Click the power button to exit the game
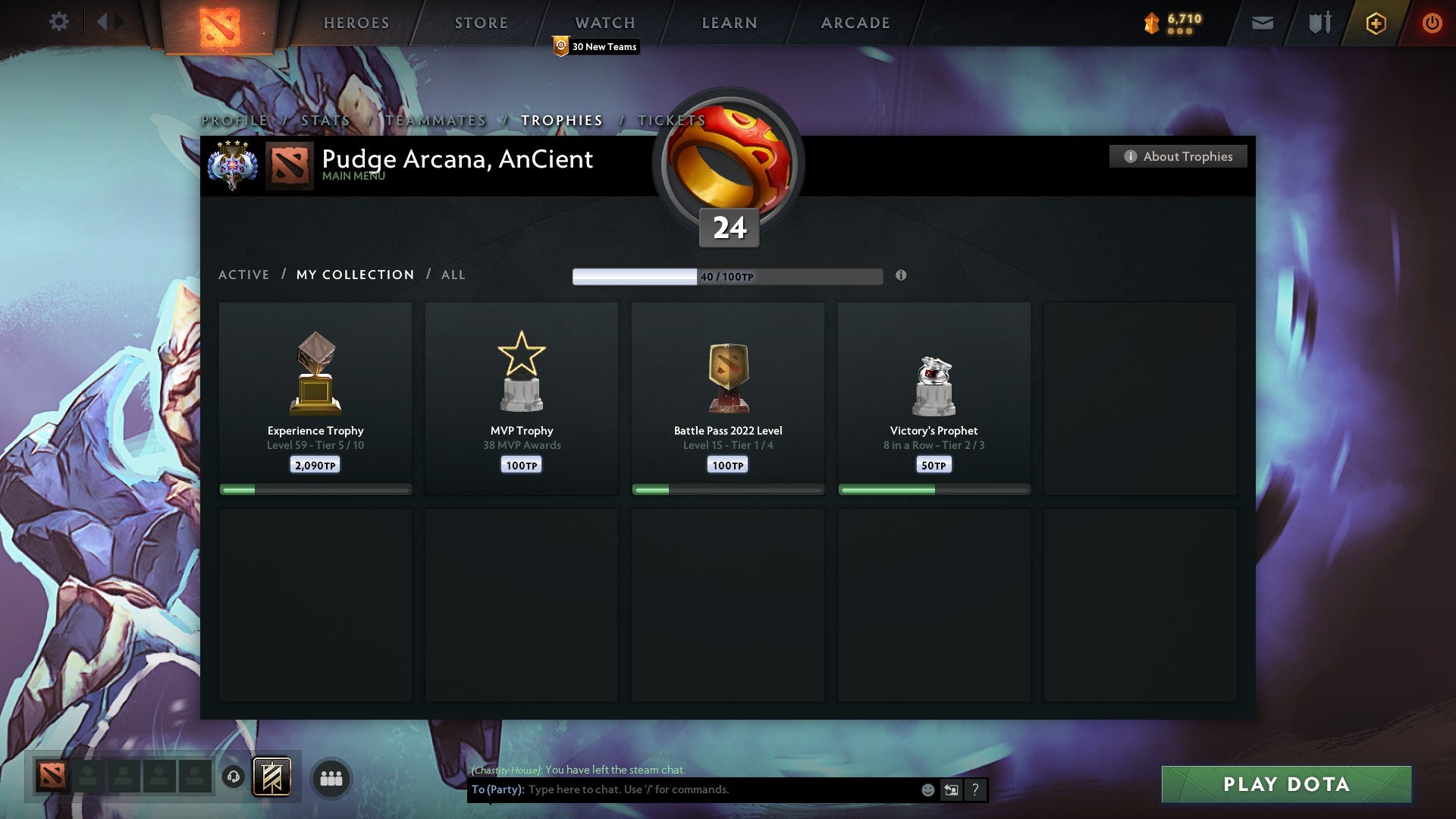Screen dimensions: 1456x819 (x=1432, y=23)
